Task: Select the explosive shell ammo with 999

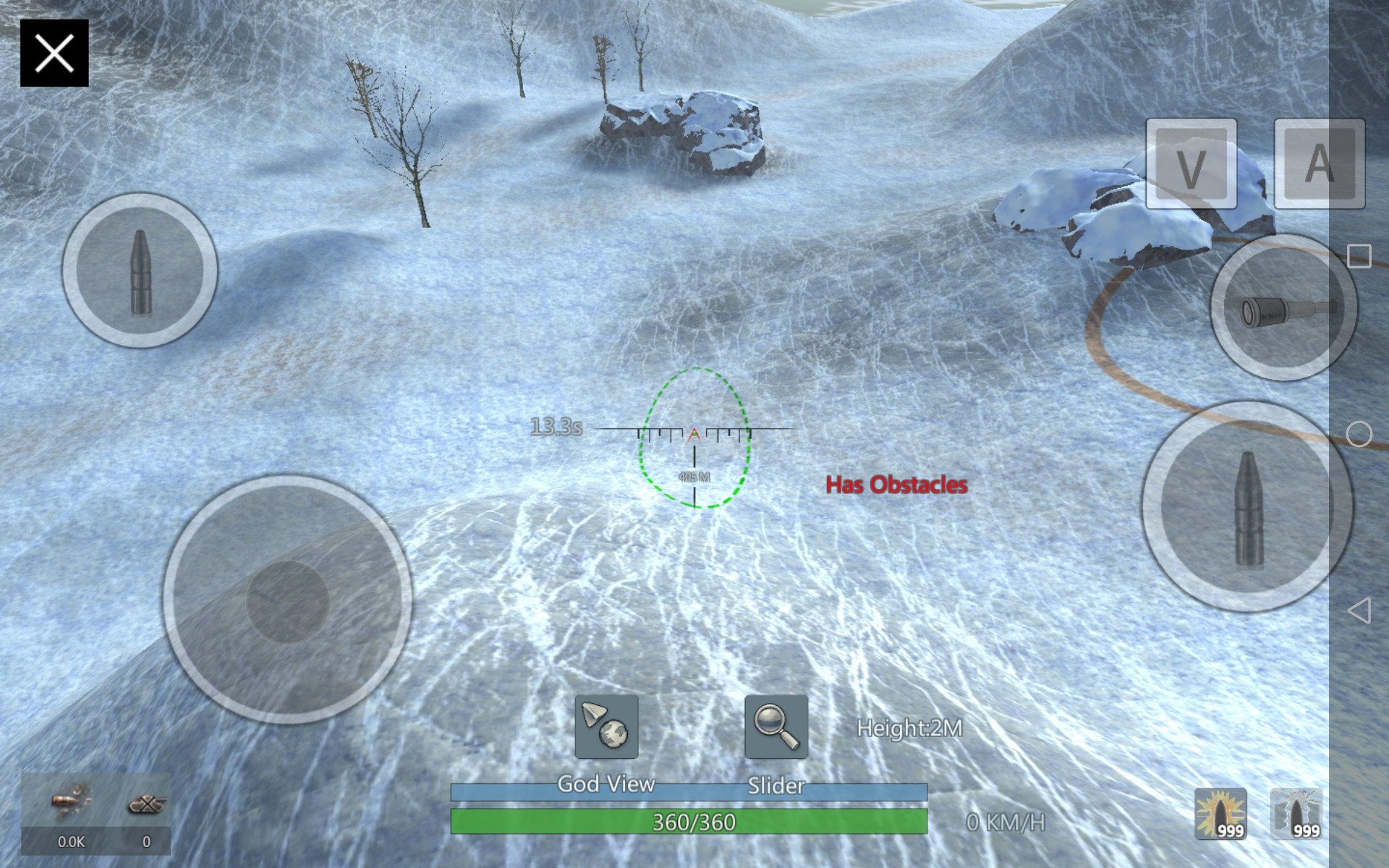Action: 1220,814
